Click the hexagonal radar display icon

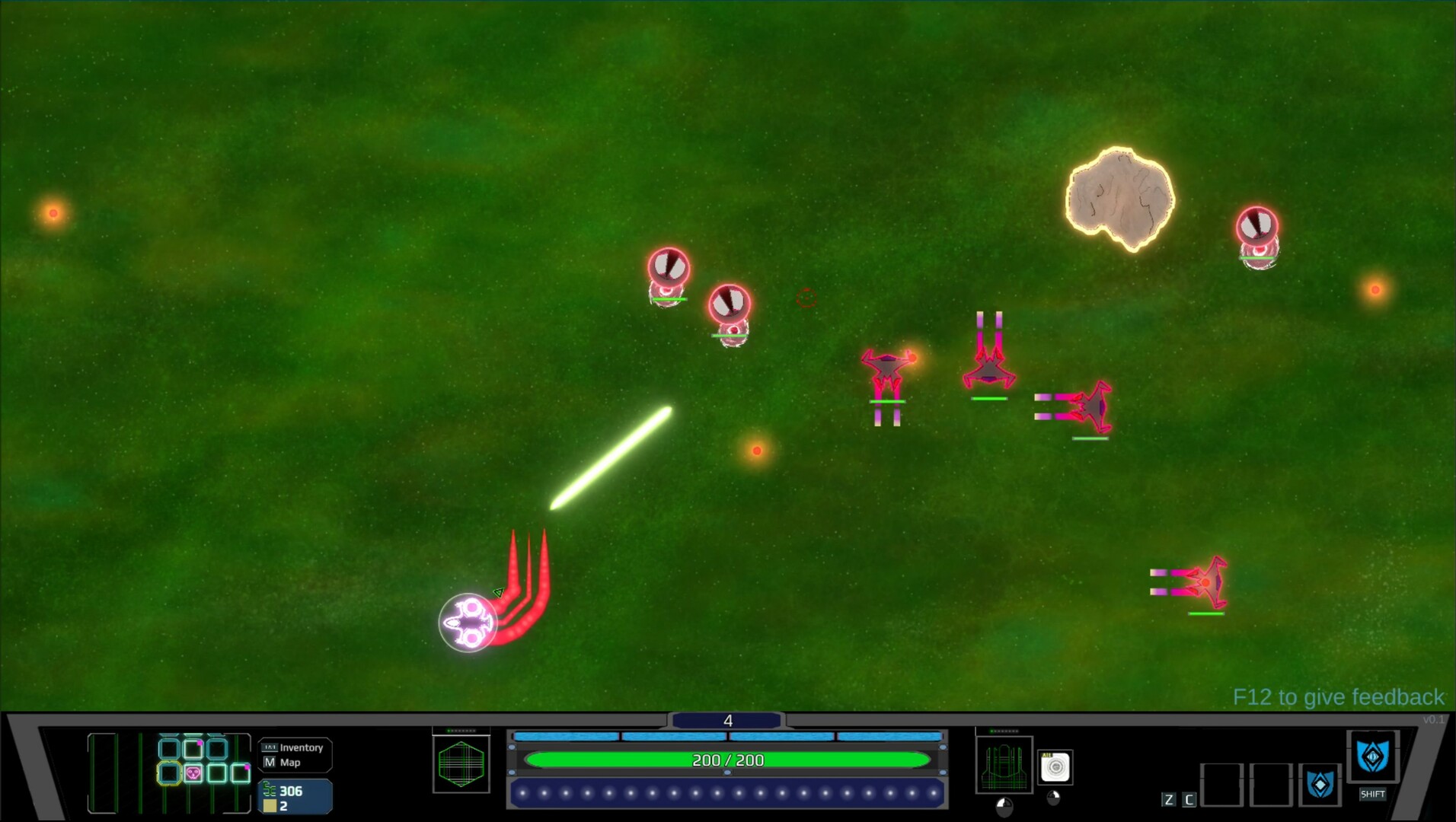(461, 763)
